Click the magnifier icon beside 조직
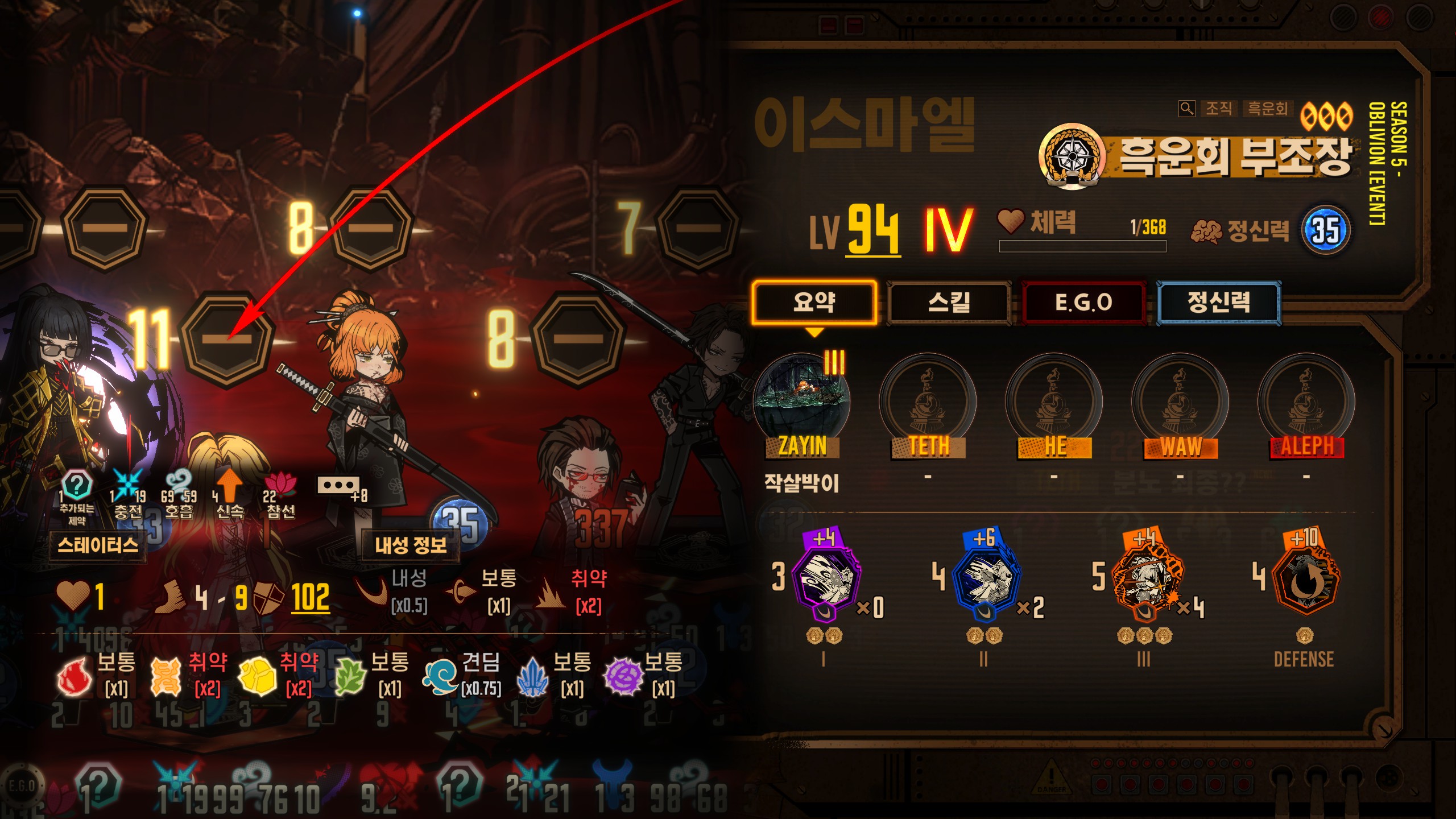 (1186, 108)
